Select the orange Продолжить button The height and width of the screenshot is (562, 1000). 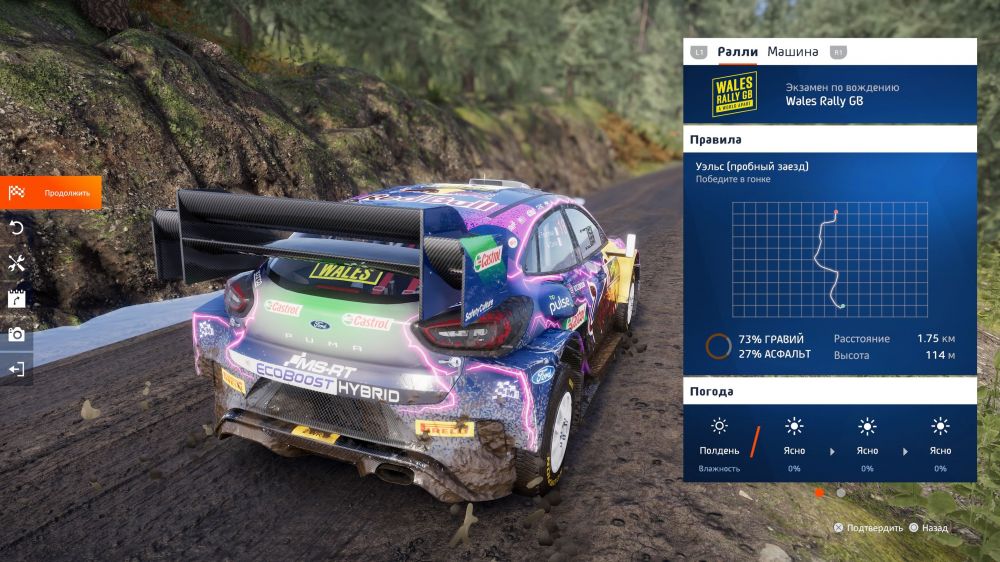click(51, 192)
